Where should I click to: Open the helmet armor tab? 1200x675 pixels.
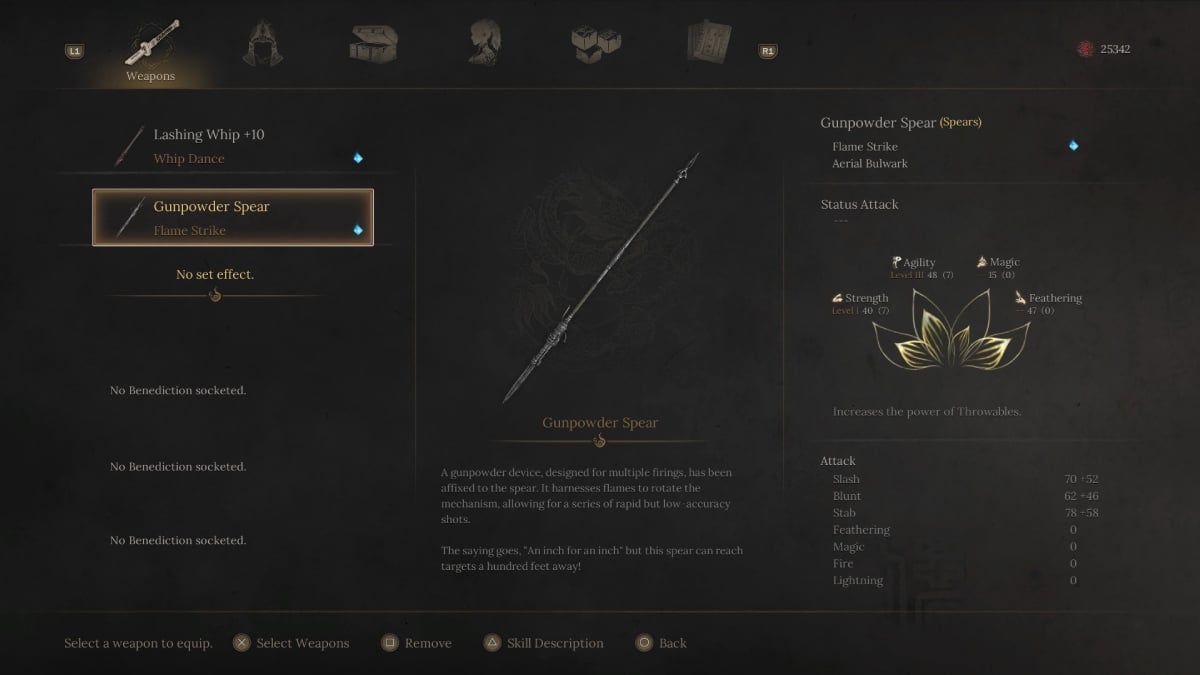click(262, 43)
